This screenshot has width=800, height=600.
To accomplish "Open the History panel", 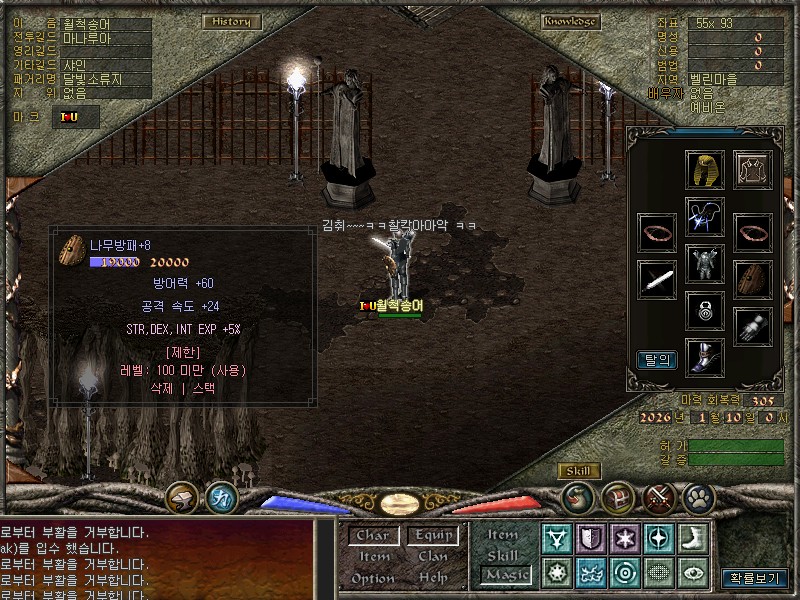I will point(232,21).
